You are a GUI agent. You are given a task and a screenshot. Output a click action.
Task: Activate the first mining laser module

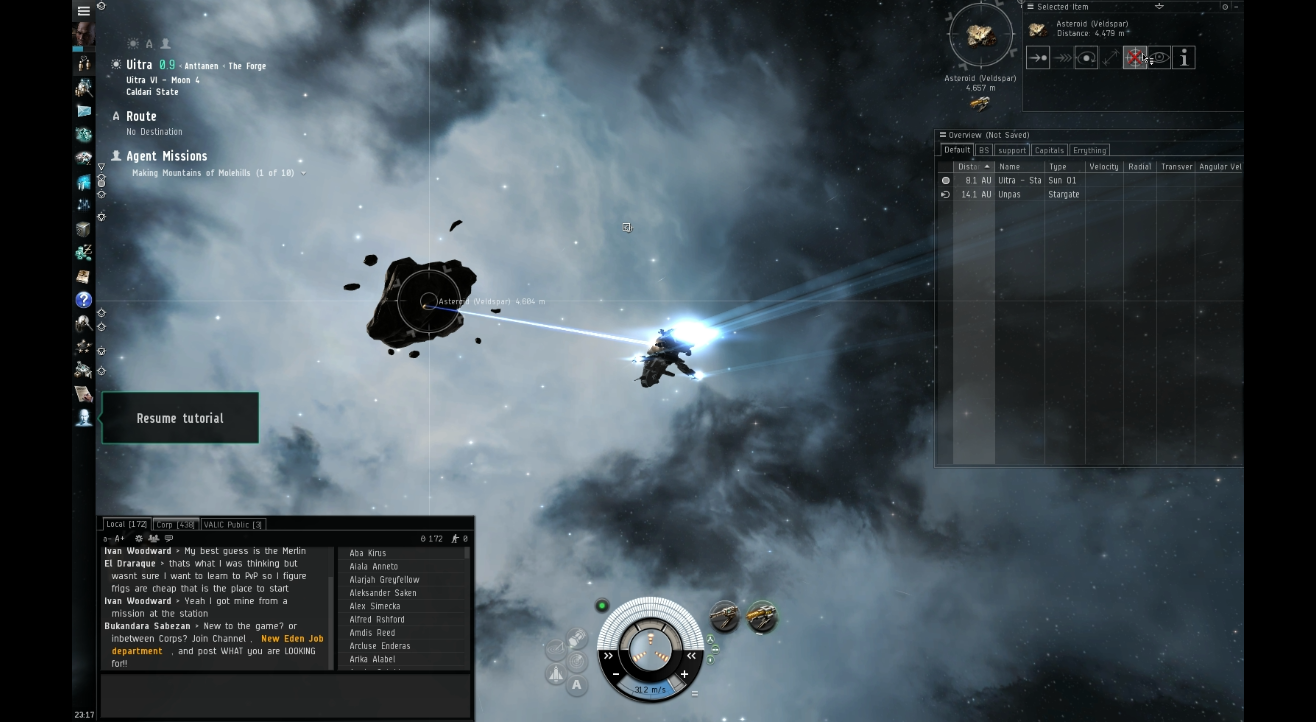(x=724, y=616)
